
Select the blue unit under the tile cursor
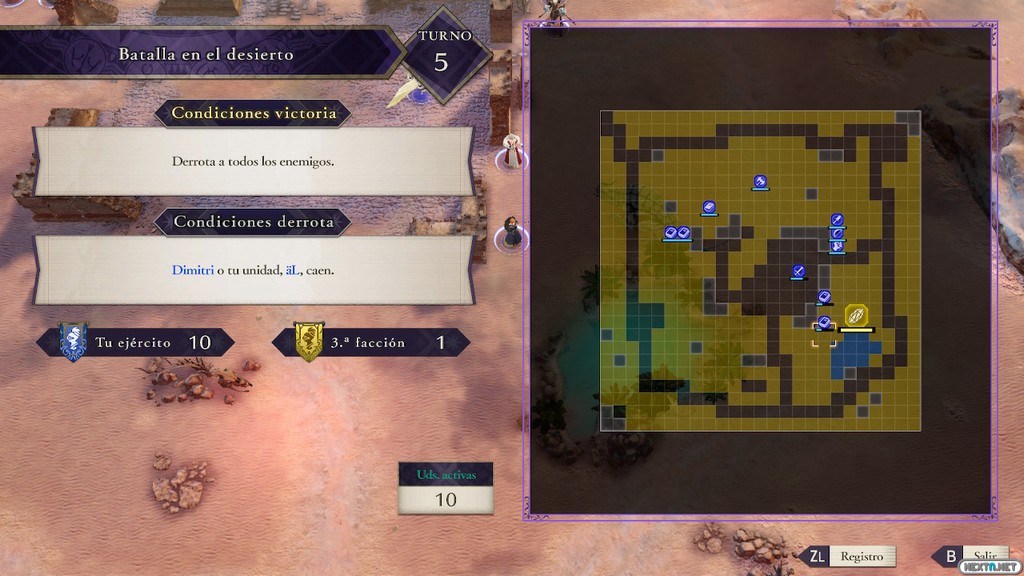click(x=824, y=323)
